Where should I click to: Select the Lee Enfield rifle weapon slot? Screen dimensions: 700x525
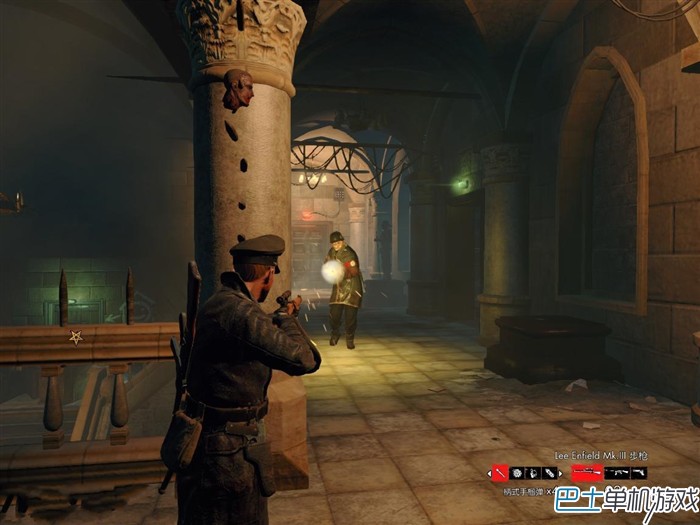point(587,473)
